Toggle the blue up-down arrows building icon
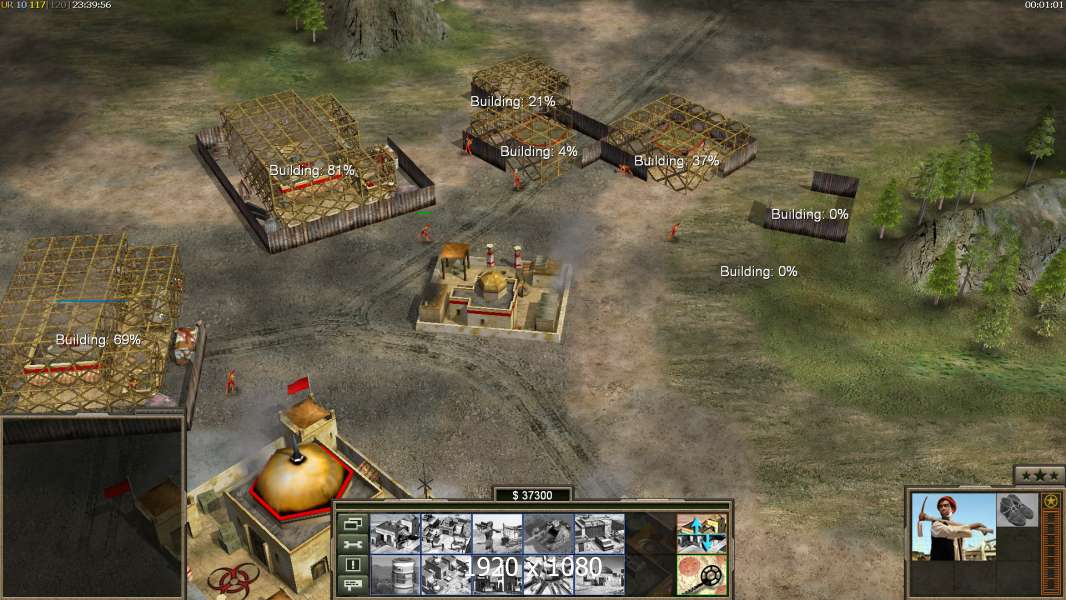Viewport: 1066px width, 600px height. tap(701, 534)
